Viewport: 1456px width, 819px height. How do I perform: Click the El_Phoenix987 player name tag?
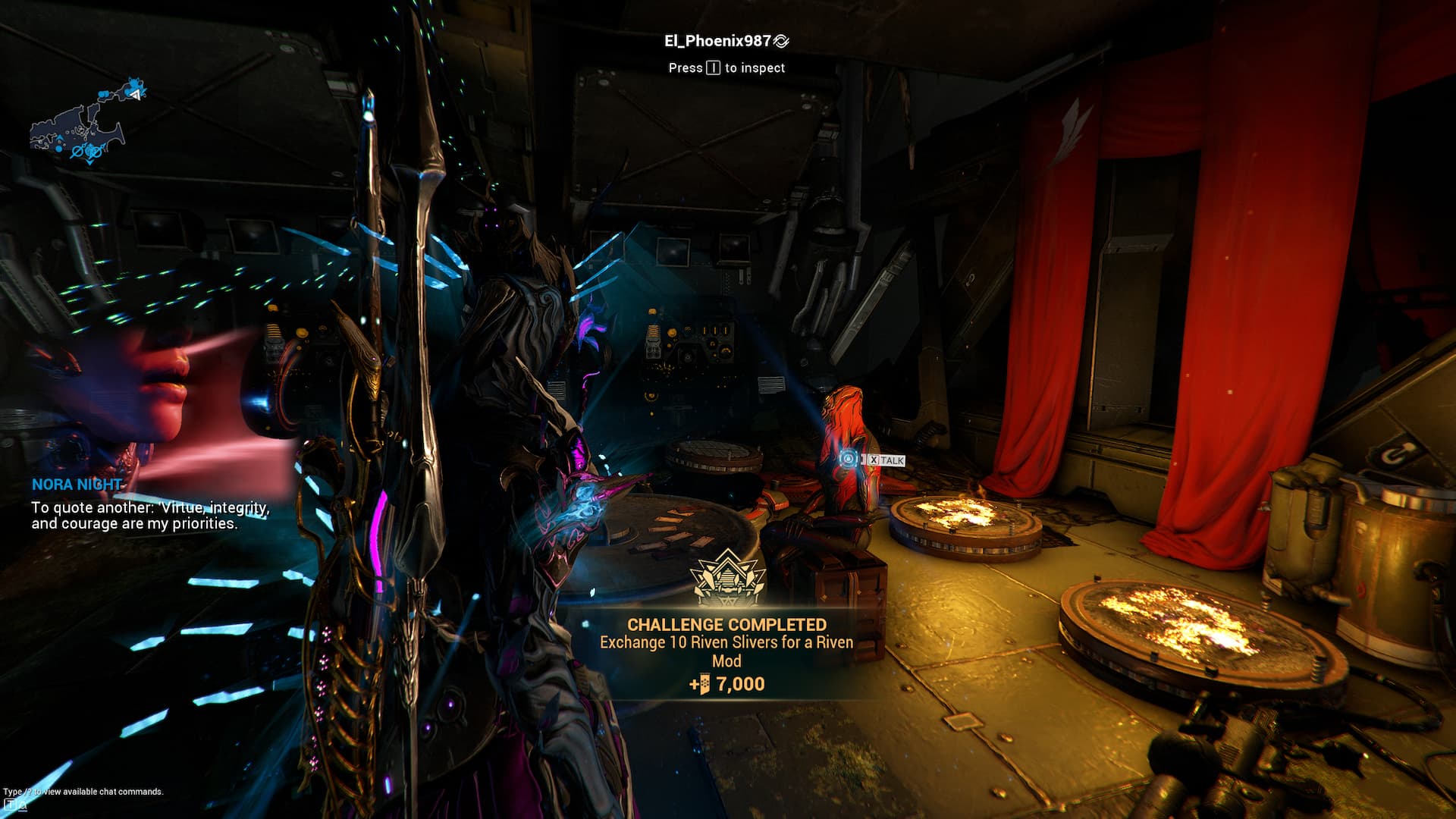[717, 41]
